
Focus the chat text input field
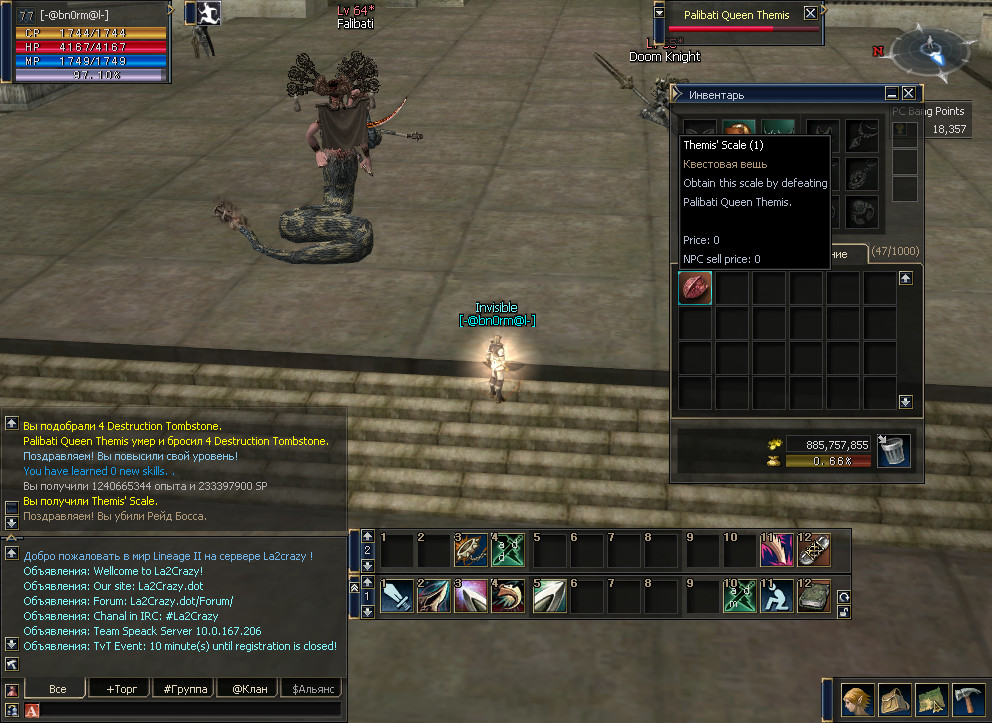point(190,710)
